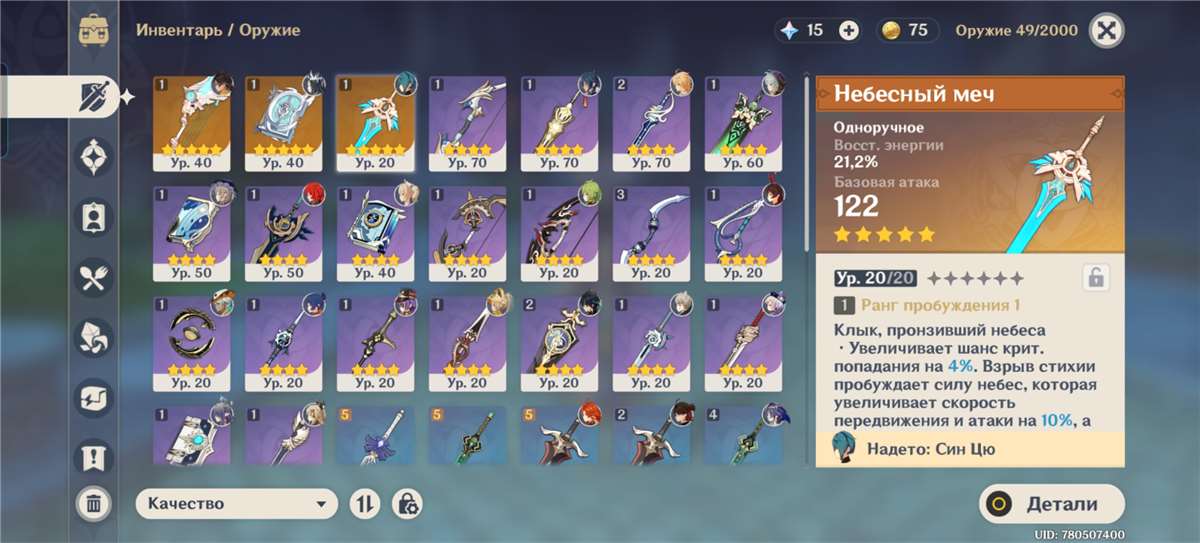The image size is (1200, 543).
Task: Switch to the food tab with fork and spoon
Action: (x=94, y=277)
